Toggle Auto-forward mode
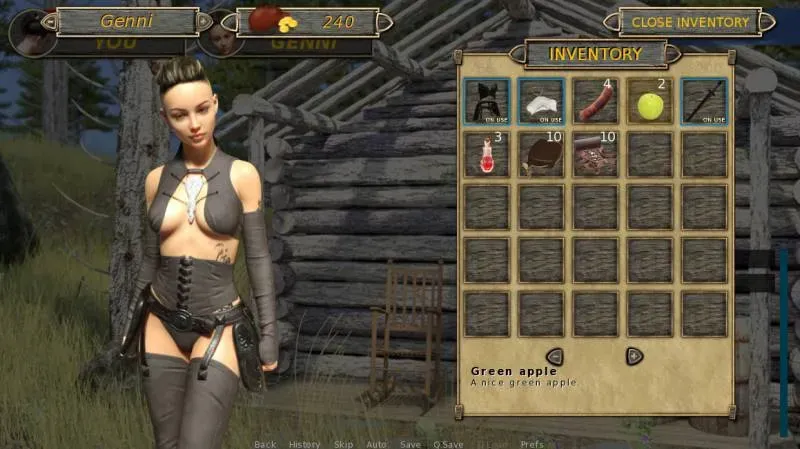The width and height of the screenshot is (800, 449). pos(376,444)
